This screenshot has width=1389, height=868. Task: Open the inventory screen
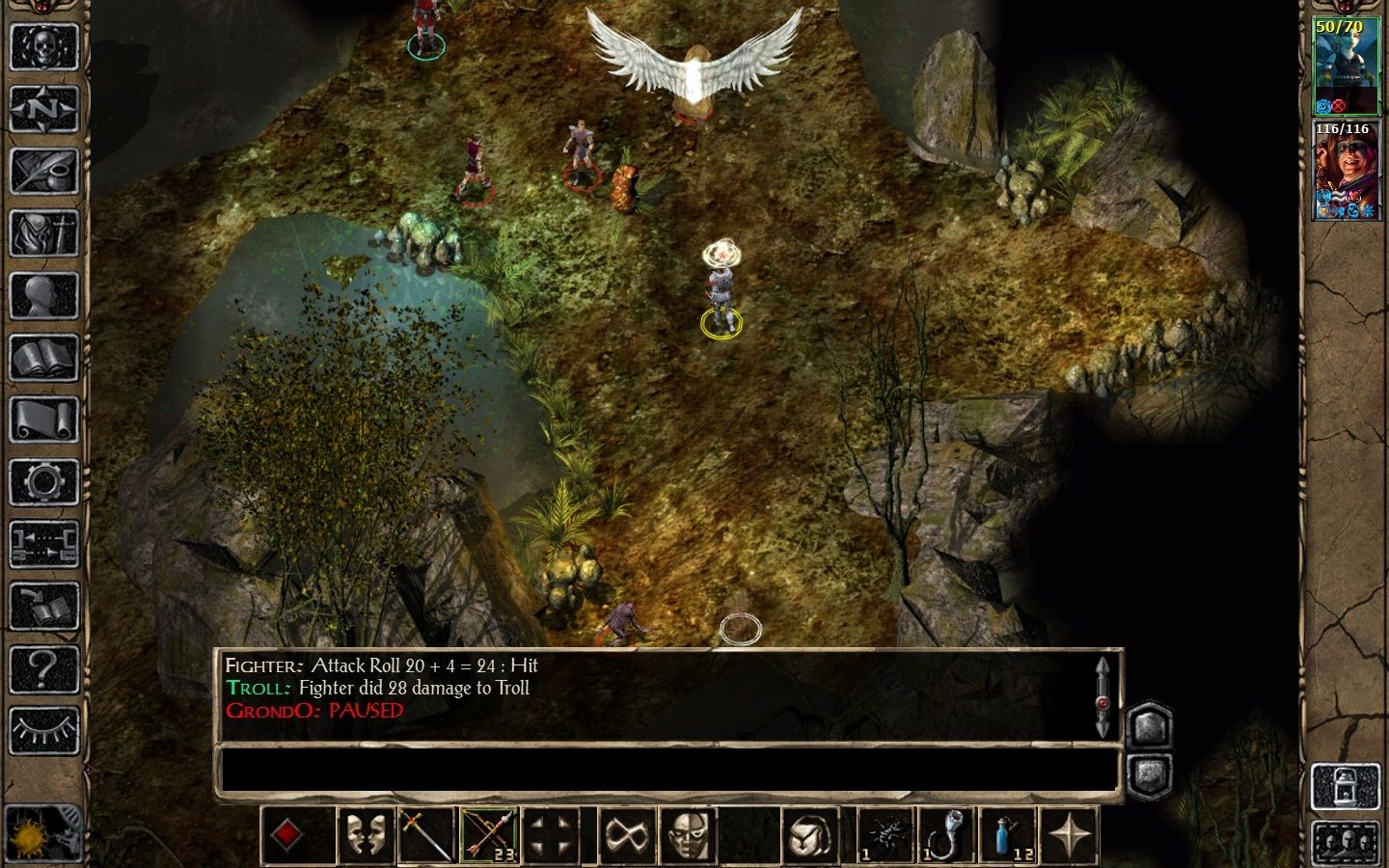(43, 234)
